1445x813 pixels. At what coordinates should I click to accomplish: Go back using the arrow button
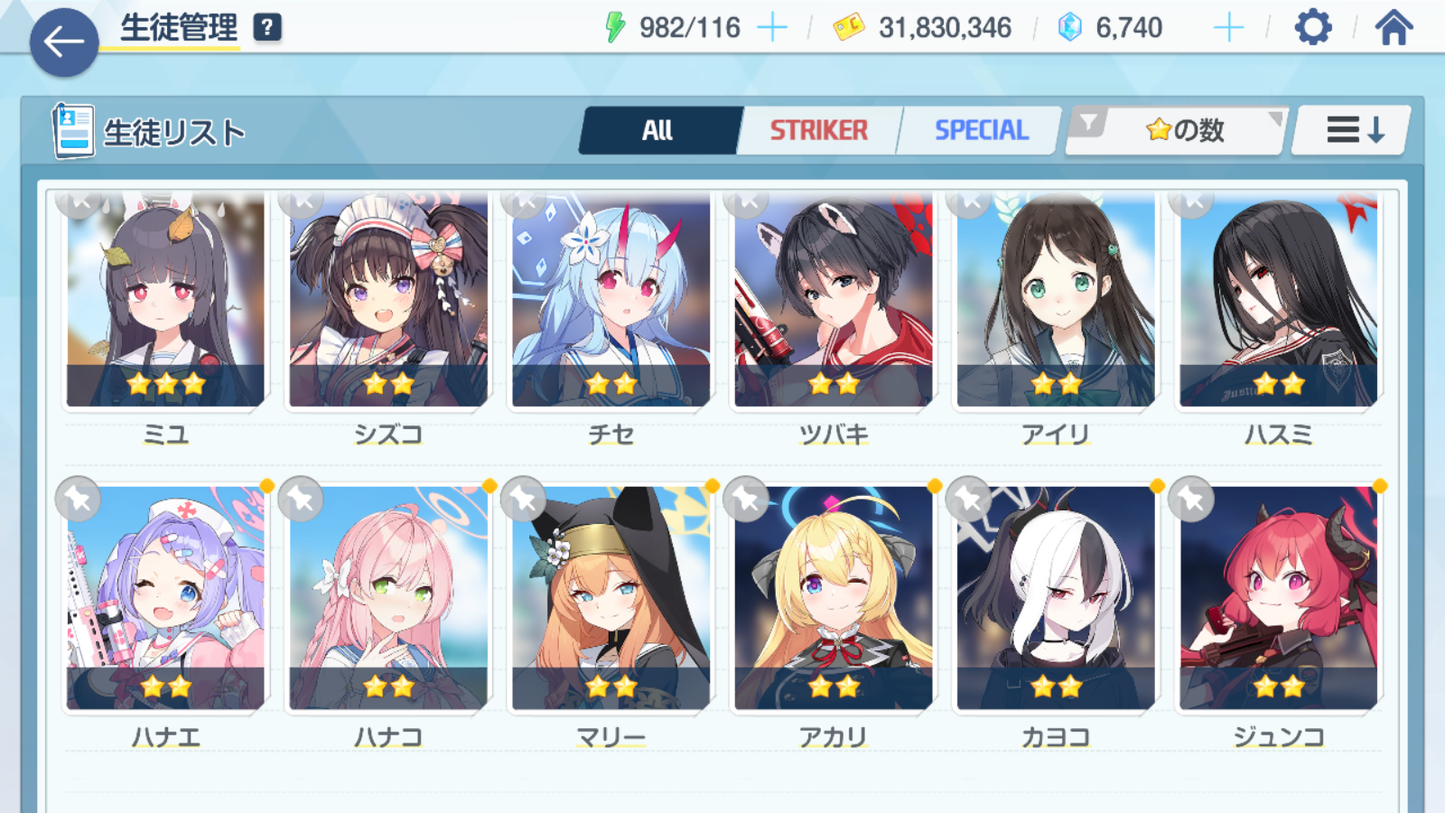(64, 42)
